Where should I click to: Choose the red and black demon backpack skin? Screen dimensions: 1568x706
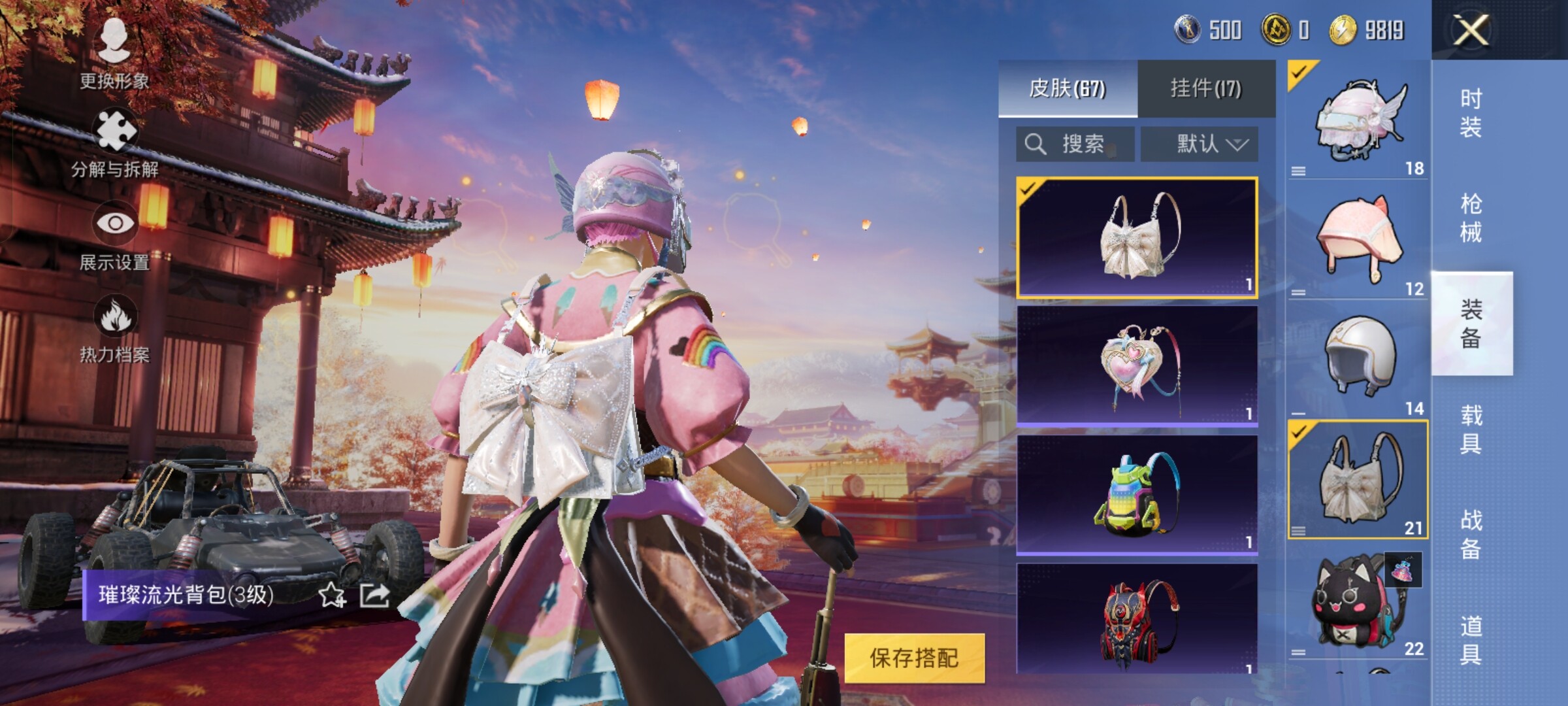(x=1137, y=620)
